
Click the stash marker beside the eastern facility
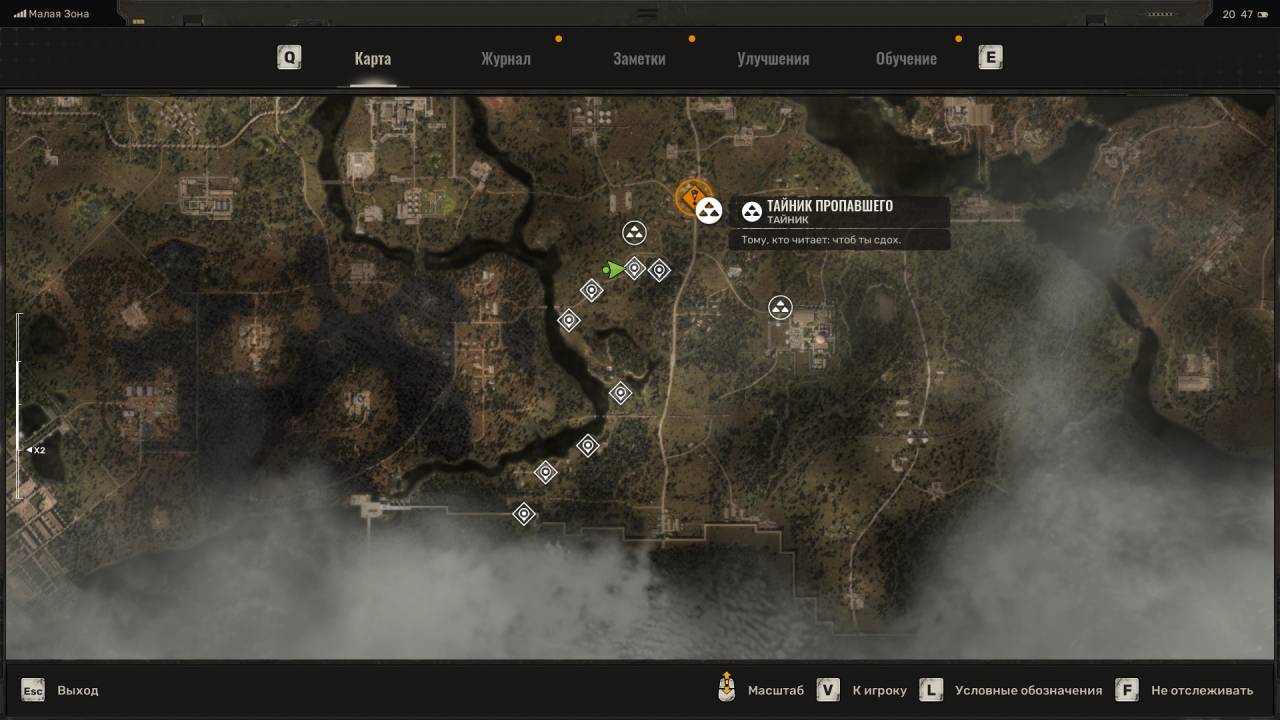pyautogui.click(x=780, y=307)
